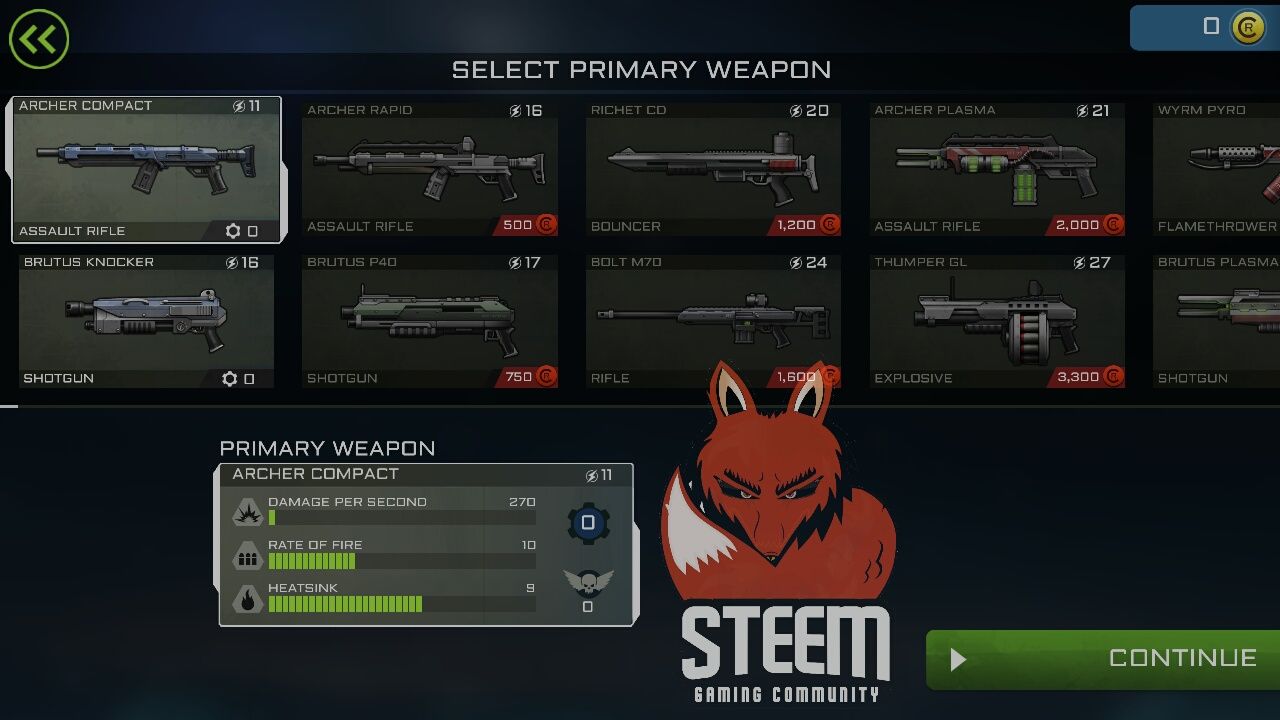
Task: Go back using the green double-arrow button
Action: tap(39, 39)
